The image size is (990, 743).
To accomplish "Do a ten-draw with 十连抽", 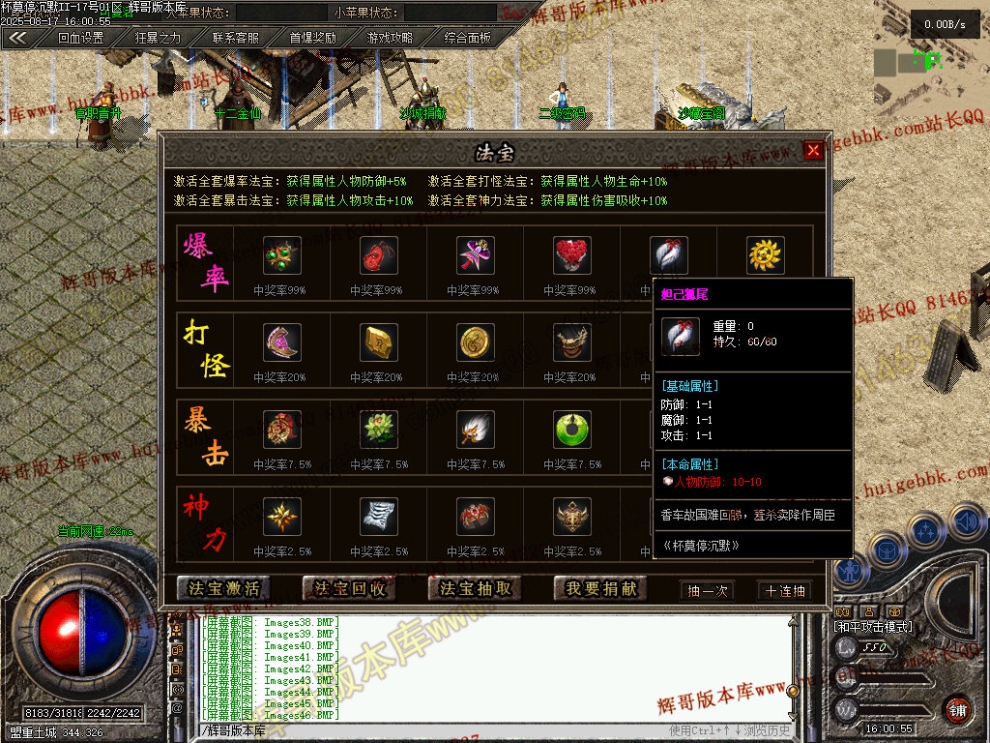I will point(784,590).
